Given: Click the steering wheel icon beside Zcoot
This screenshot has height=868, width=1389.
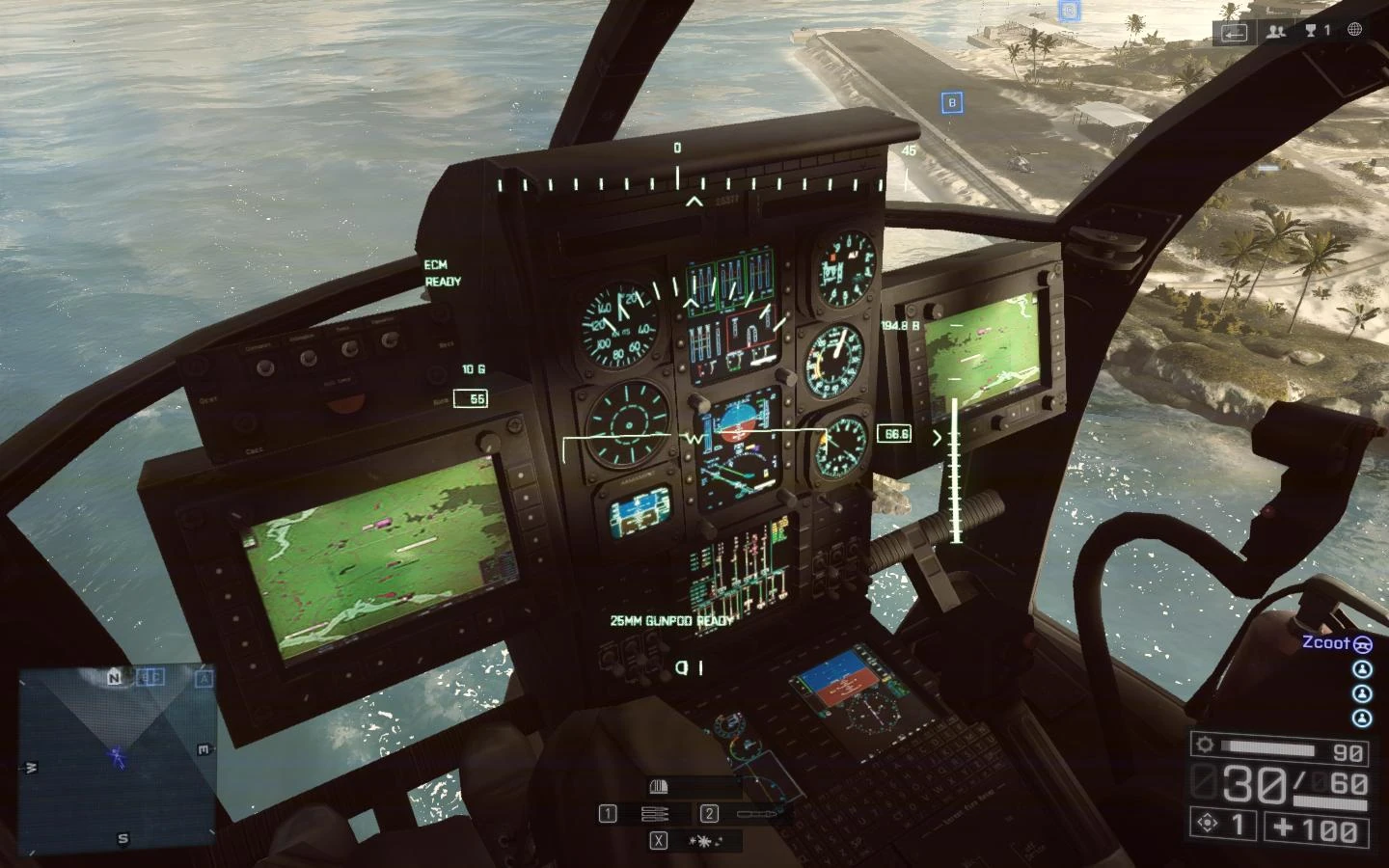Looking at the screenshot, I should (1362, 642).
